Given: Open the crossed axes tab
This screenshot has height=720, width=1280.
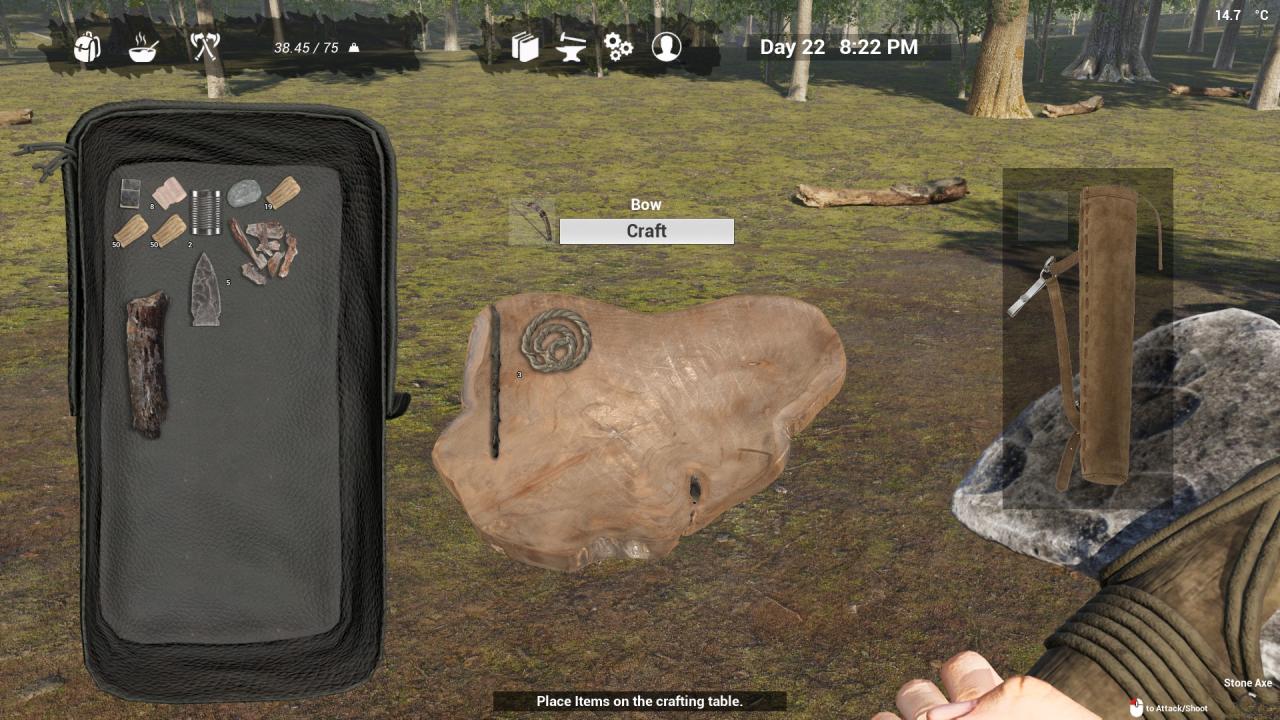Looking at the screenshot, I should (x=204, y=46).
